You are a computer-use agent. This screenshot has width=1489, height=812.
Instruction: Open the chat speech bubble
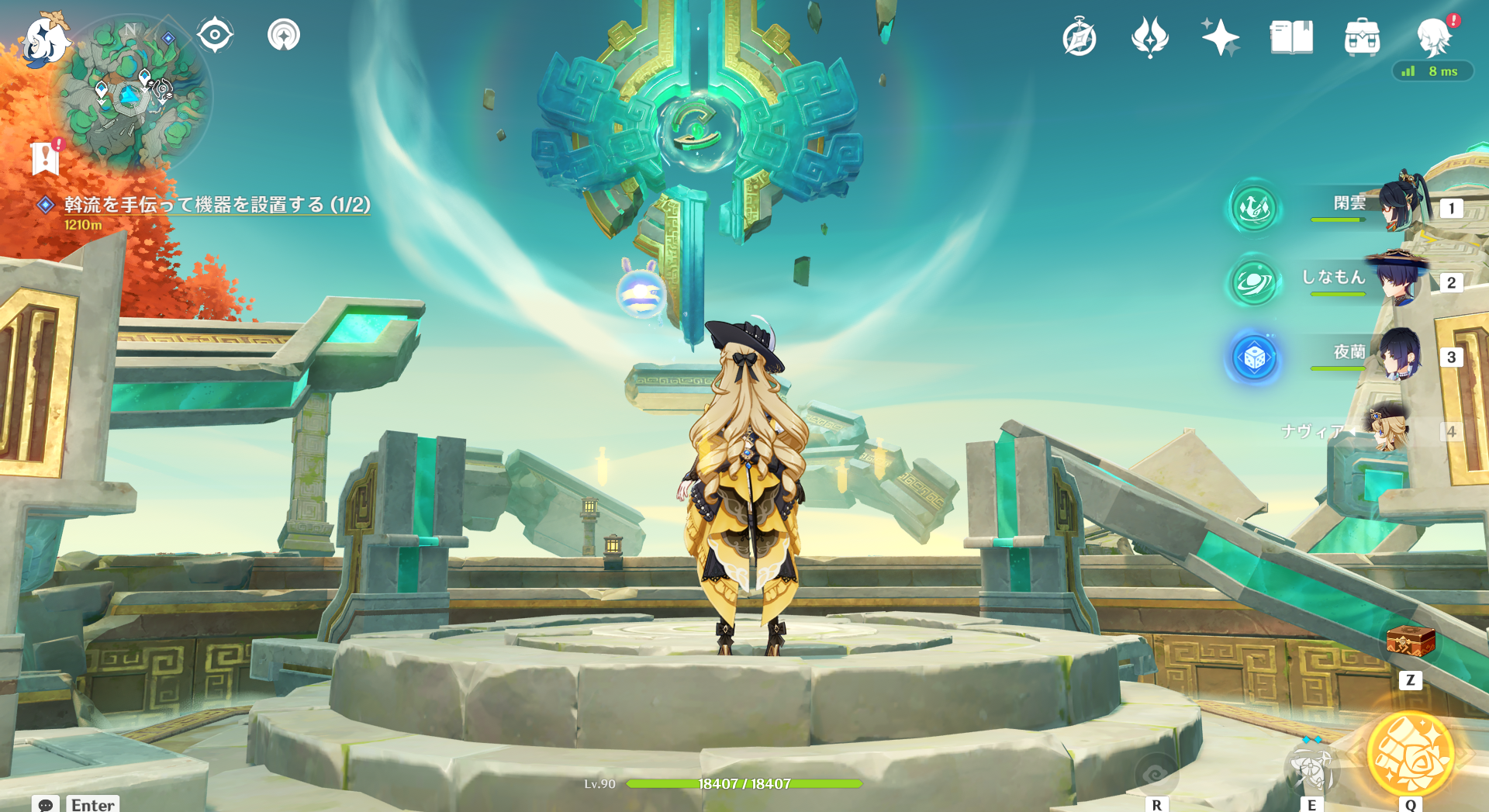[46, 804]
